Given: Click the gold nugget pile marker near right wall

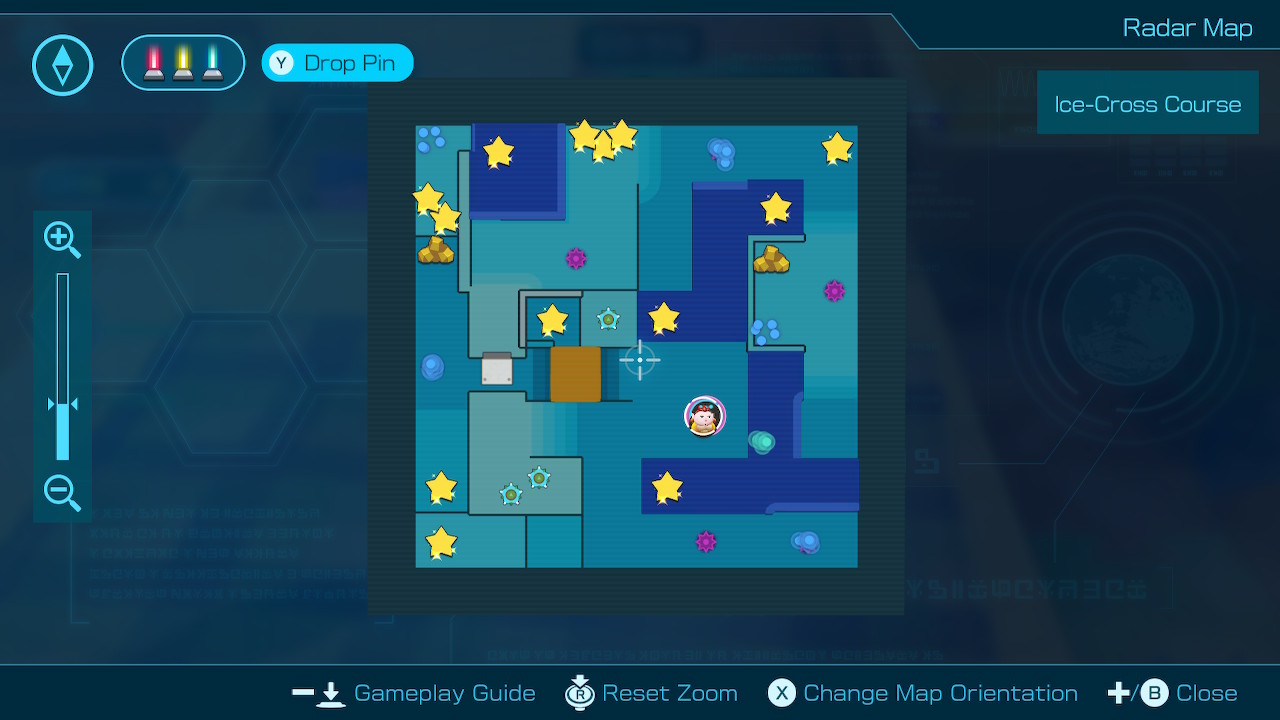Looking at the screenshot, I should click(771, 260).
